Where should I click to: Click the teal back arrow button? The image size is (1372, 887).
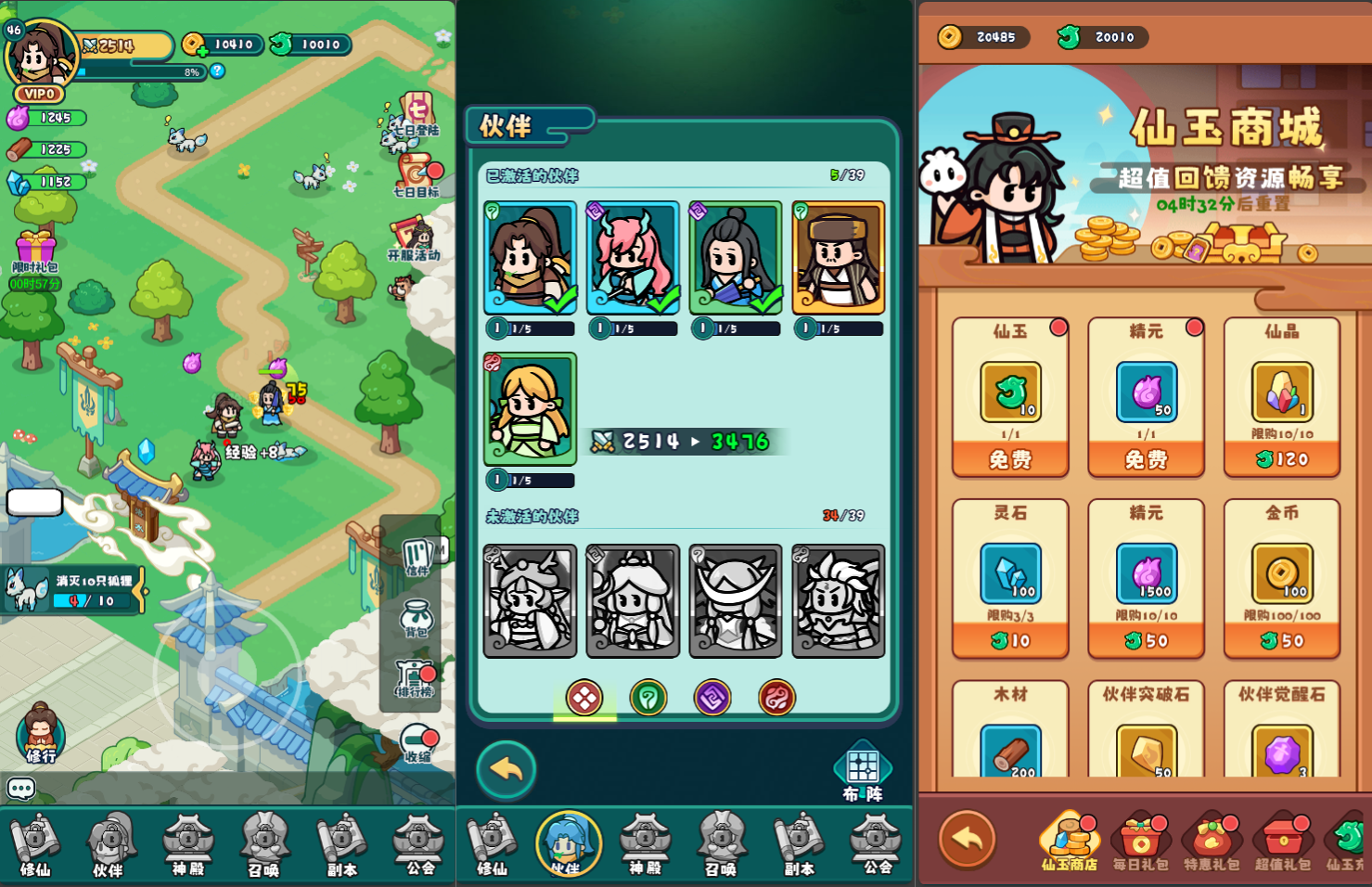[x=506, y=769]
